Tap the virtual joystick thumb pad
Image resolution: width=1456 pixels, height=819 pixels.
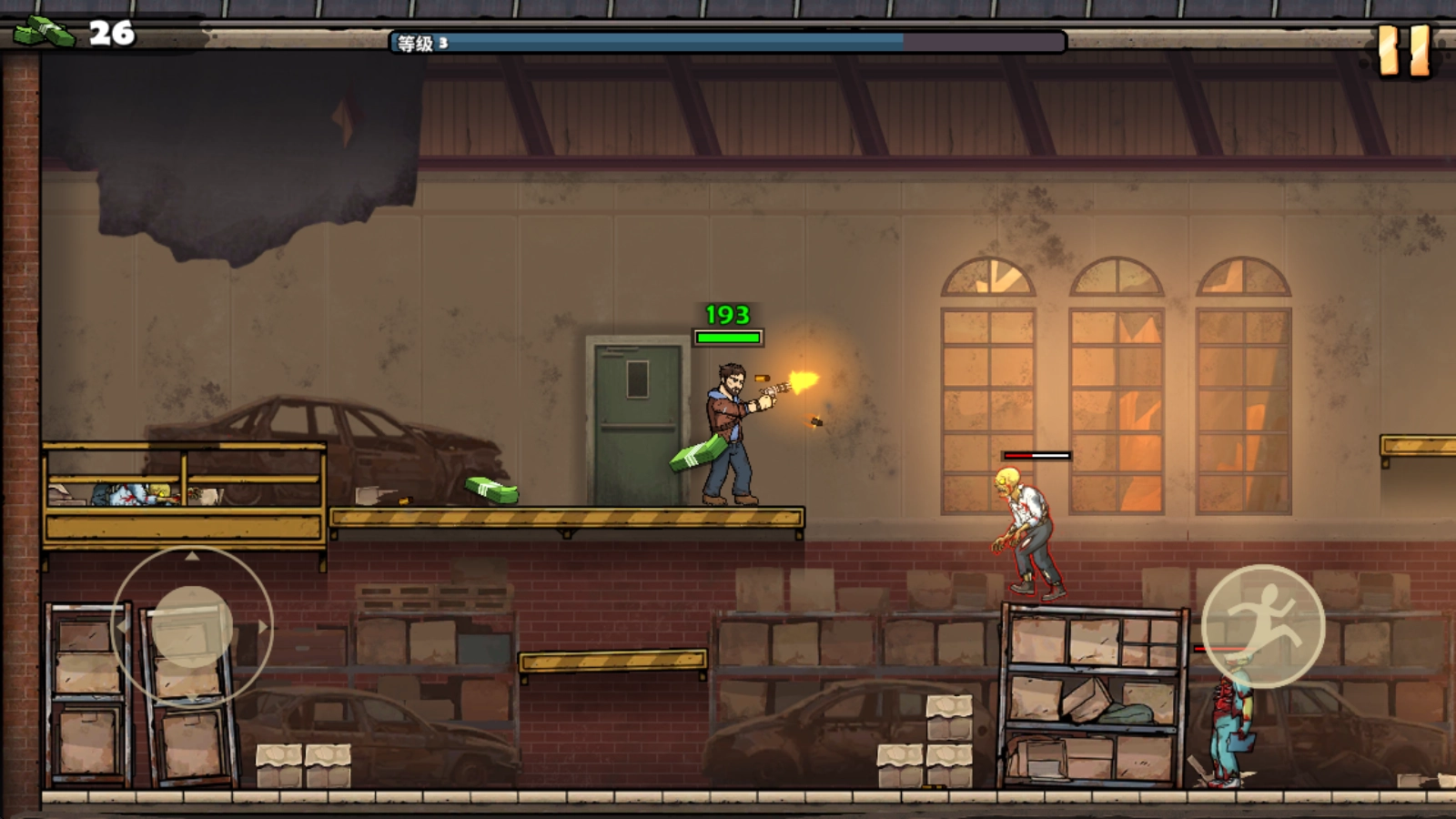(x=192, y=627)
